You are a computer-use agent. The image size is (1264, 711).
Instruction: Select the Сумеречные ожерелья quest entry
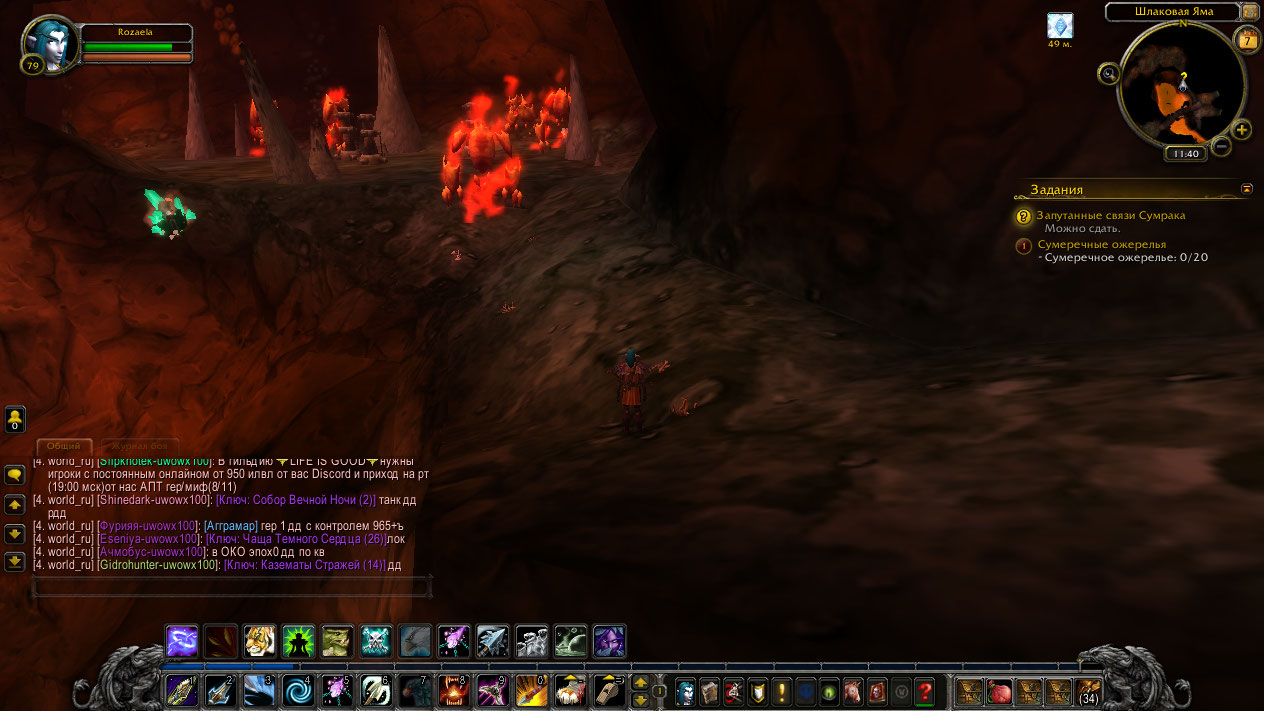1101,244
